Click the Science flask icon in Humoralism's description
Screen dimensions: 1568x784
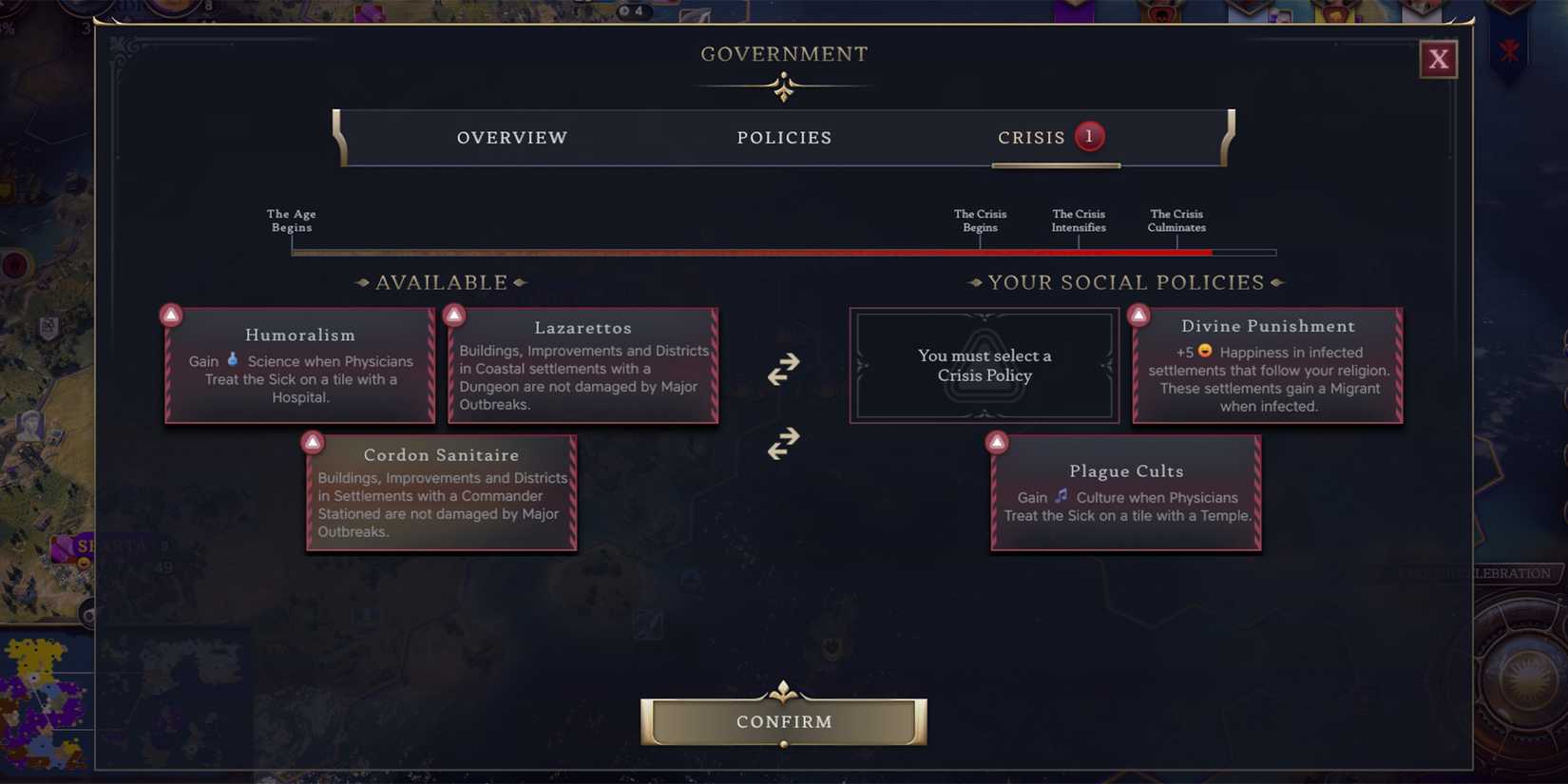click(x=233, y=361)
